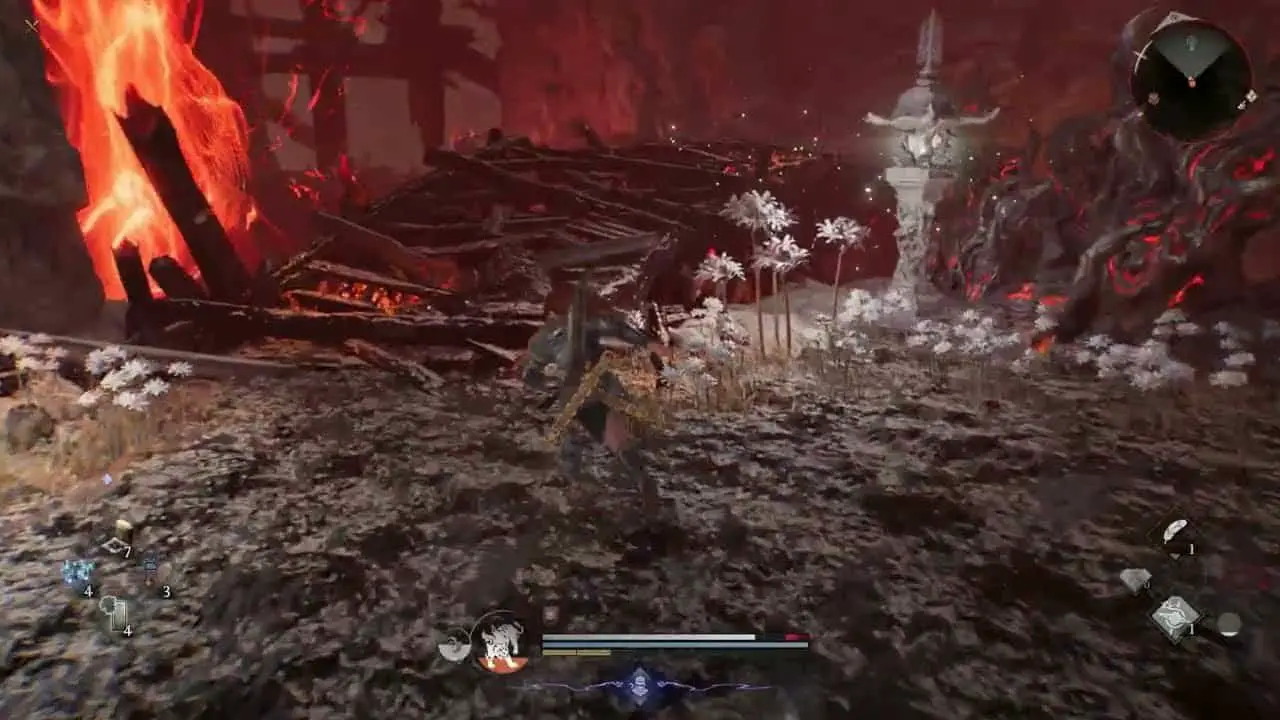Select the grey stone-shaped slot
This screenshot has height=720, width=1280.
pyautogui.click(x=1135, y=579)
